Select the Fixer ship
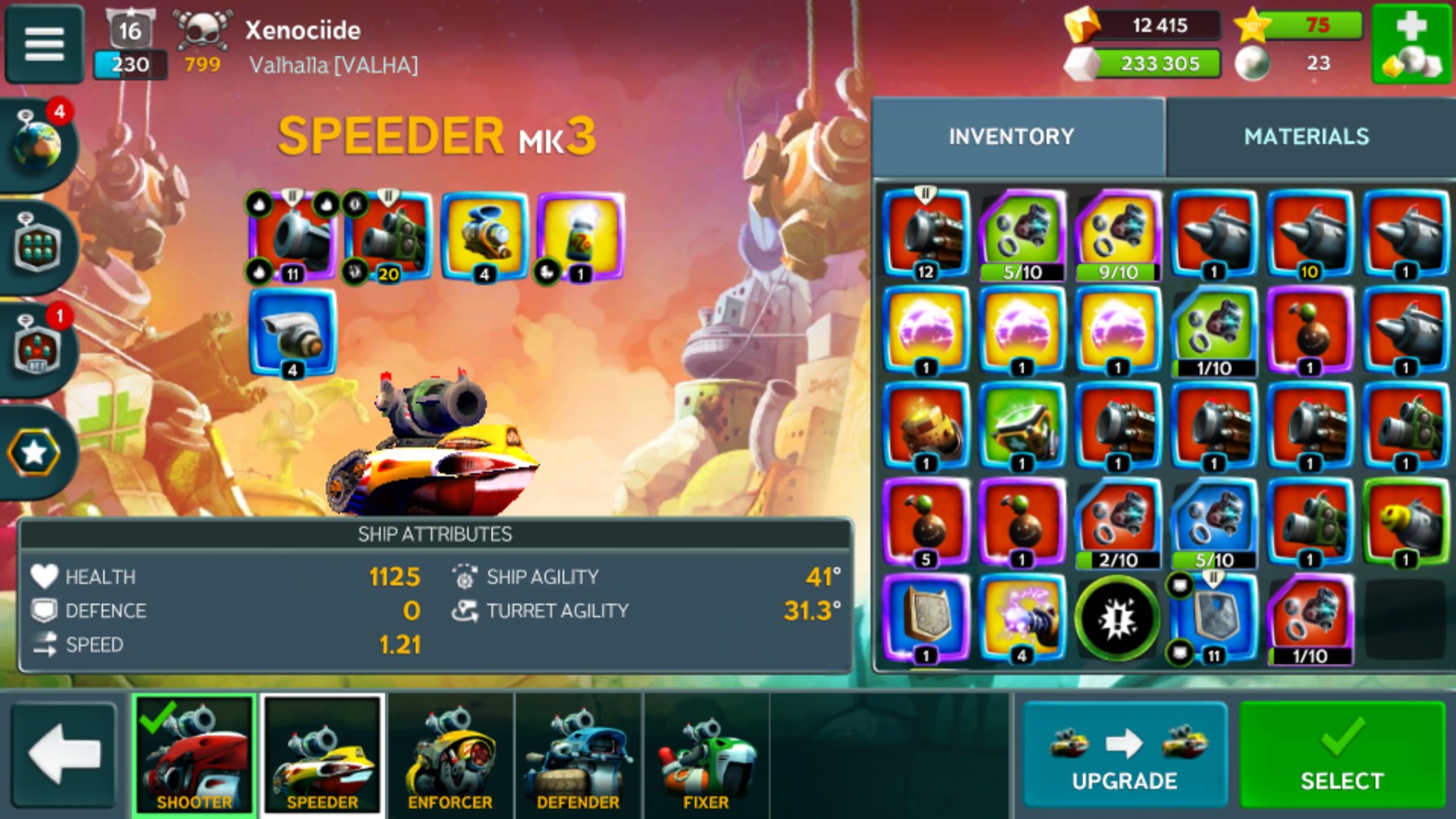This screenshot has width=1456, height=819. pyautogui.click(x=705, y=755)
